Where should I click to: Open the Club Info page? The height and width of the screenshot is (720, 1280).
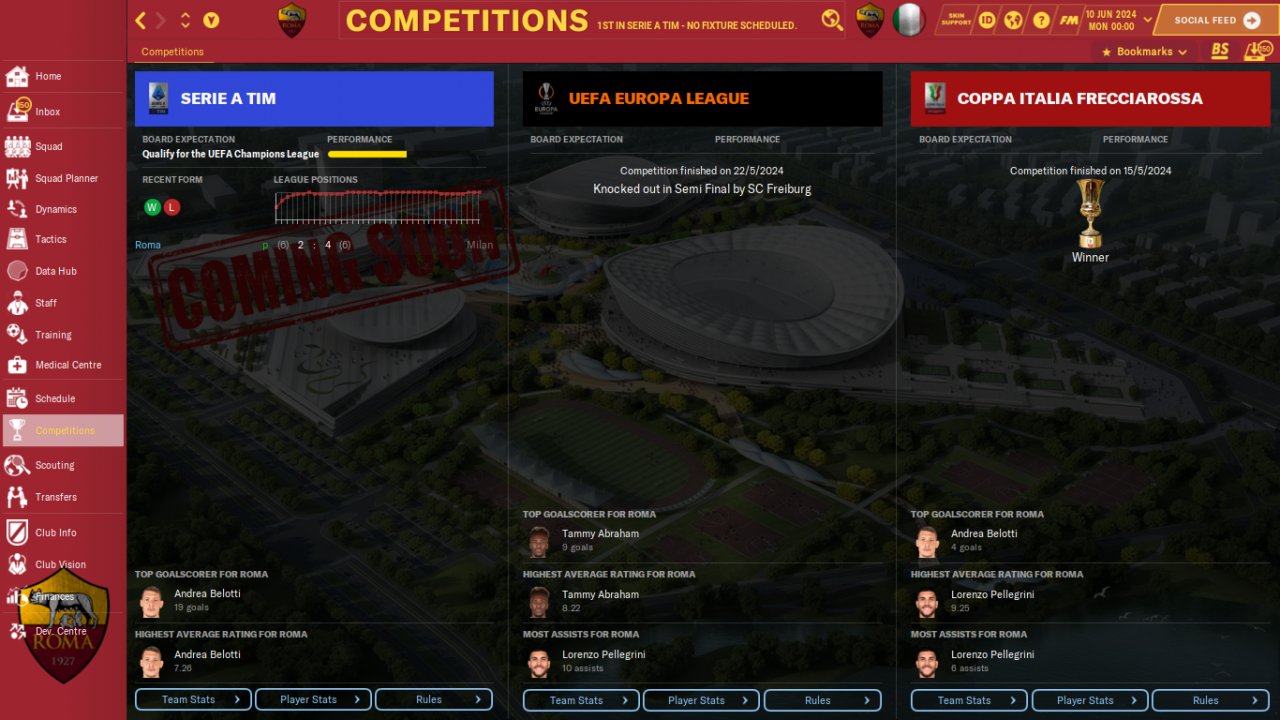pyautogui.click(x=55, y=533)
